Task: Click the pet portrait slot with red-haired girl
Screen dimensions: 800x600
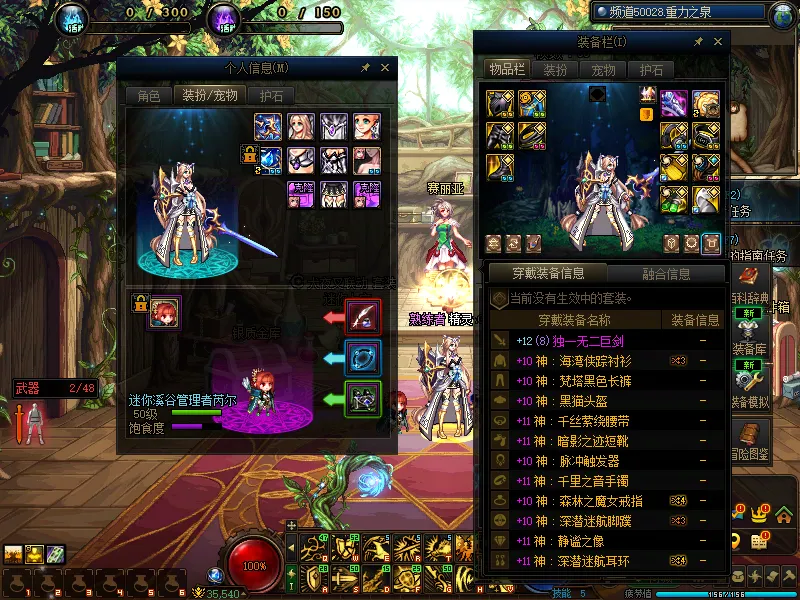Action: 164,311
